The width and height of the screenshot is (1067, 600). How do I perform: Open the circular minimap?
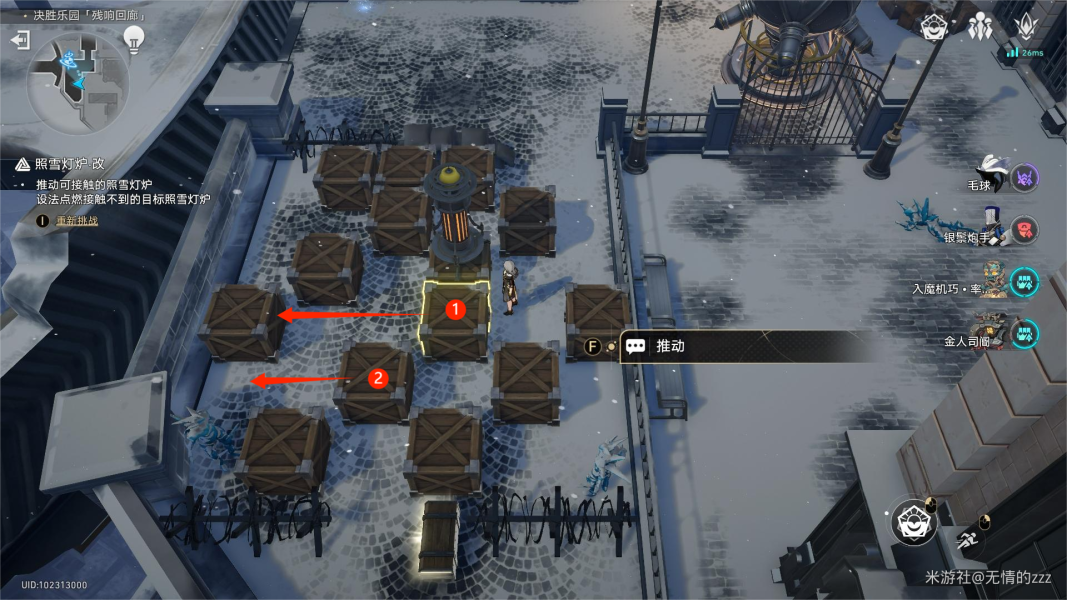78,80
